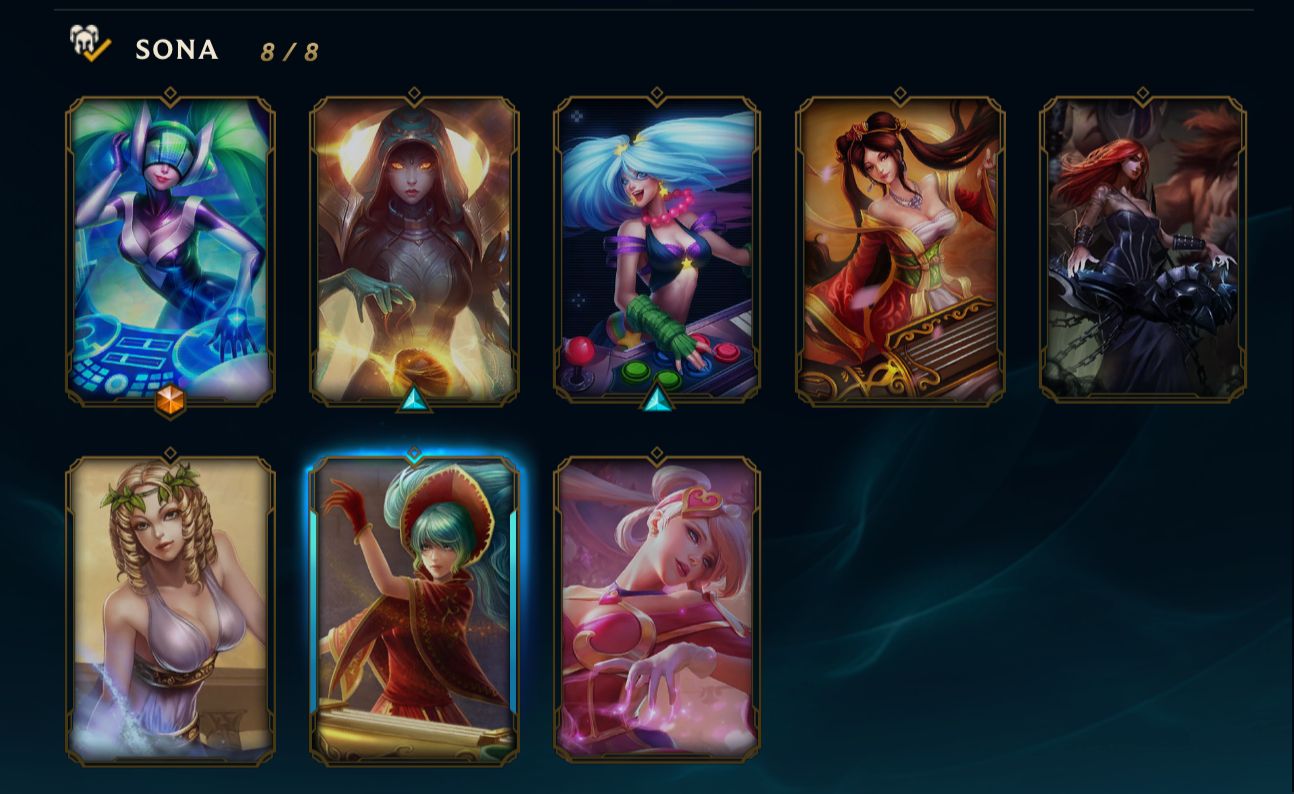This screenshot has width=1294, height=794.
Task: Click the diamond ornament atop the DJ Sona card
Action: (170, 92)
